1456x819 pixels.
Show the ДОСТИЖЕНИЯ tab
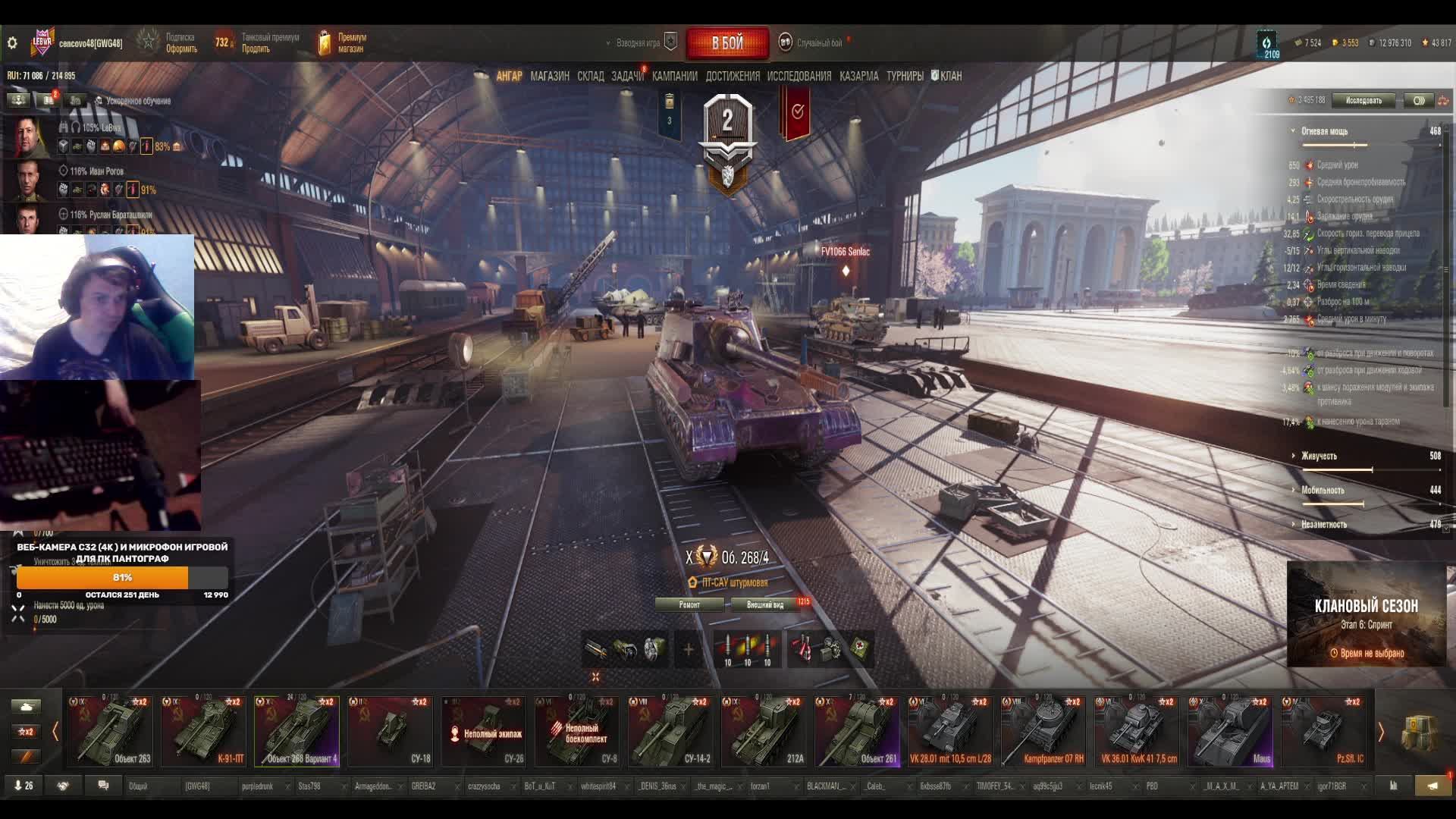pos(732,76)
